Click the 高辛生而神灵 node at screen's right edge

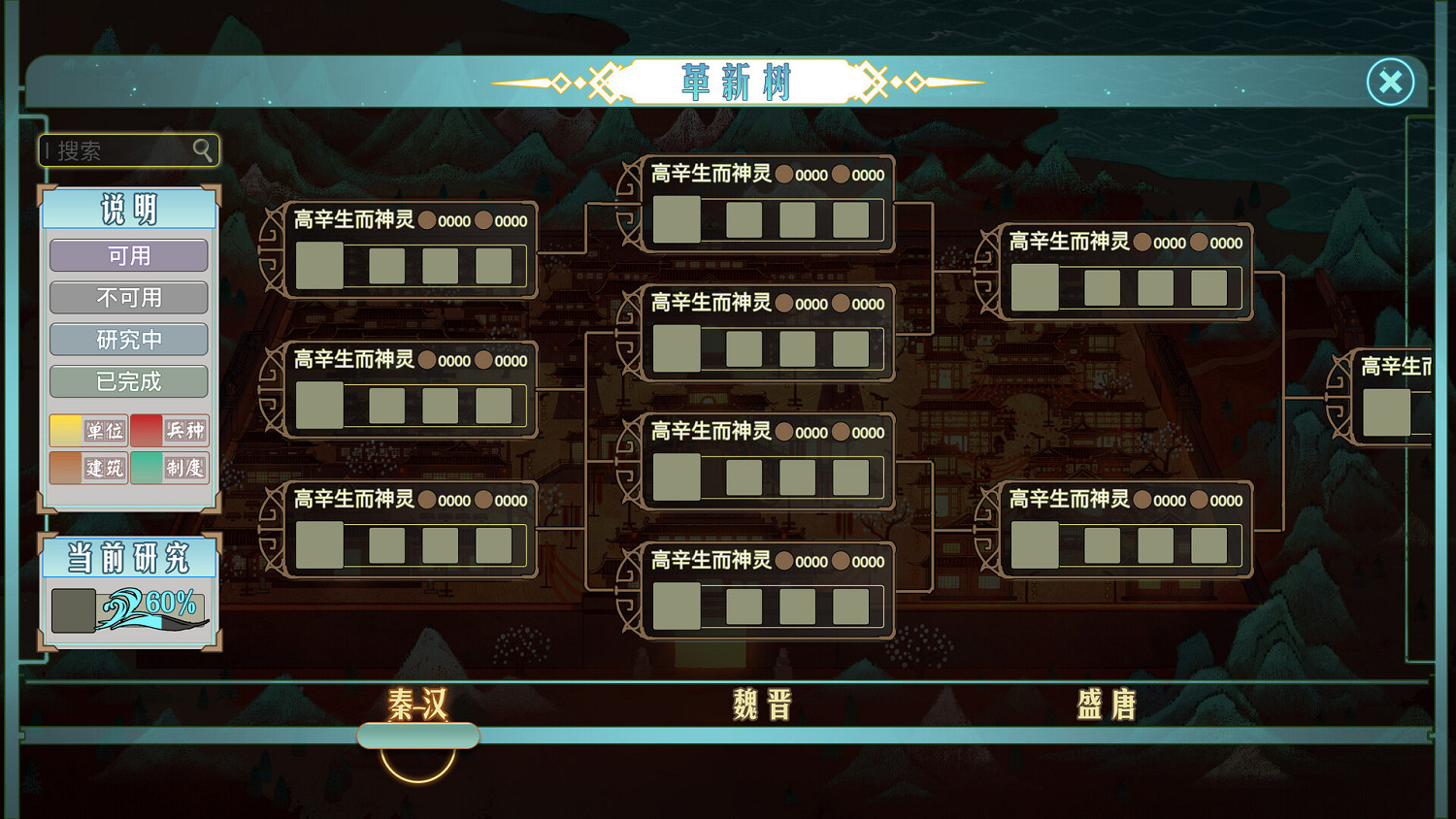click(1389, 410)
